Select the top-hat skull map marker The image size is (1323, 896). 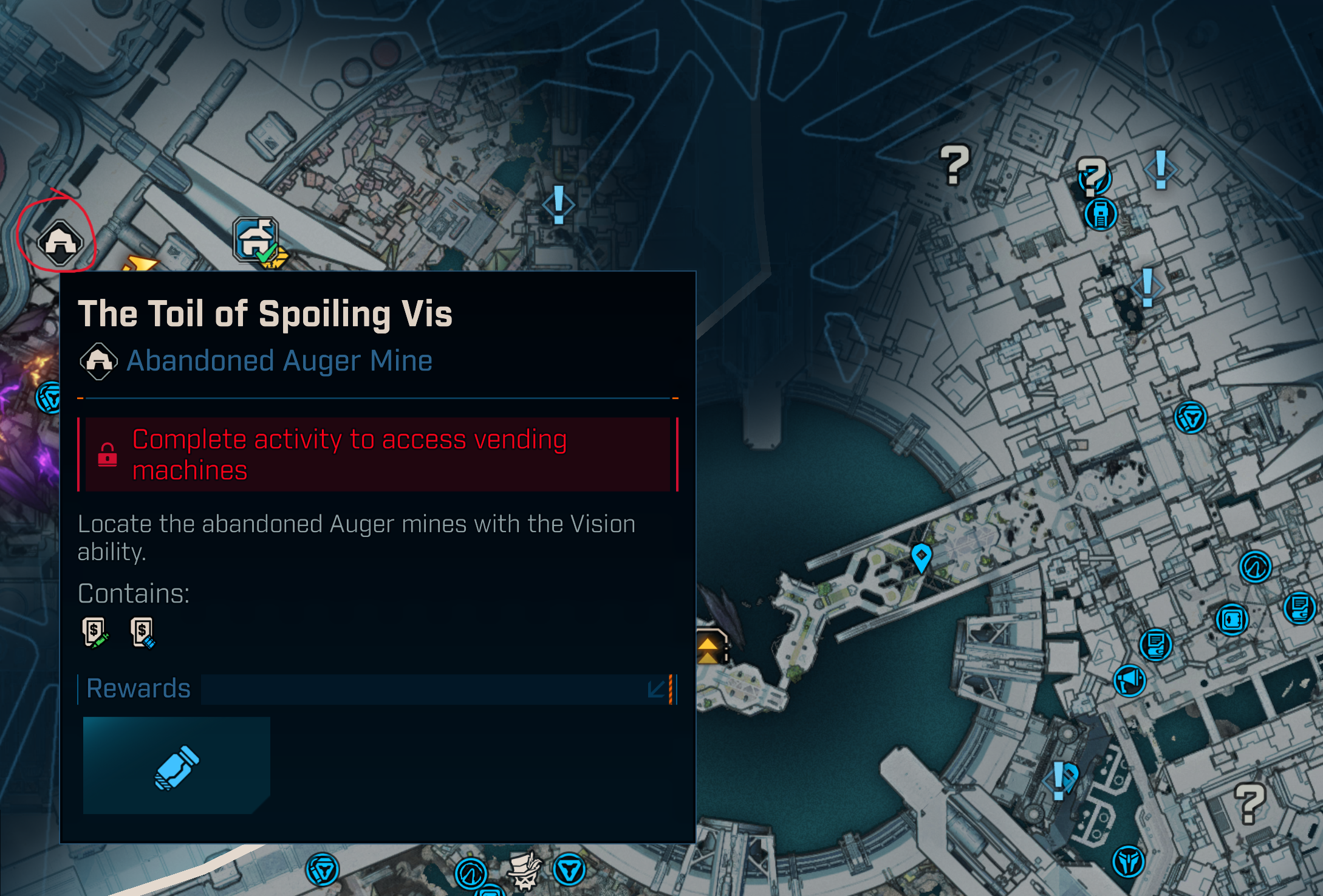tap(525, 870)
